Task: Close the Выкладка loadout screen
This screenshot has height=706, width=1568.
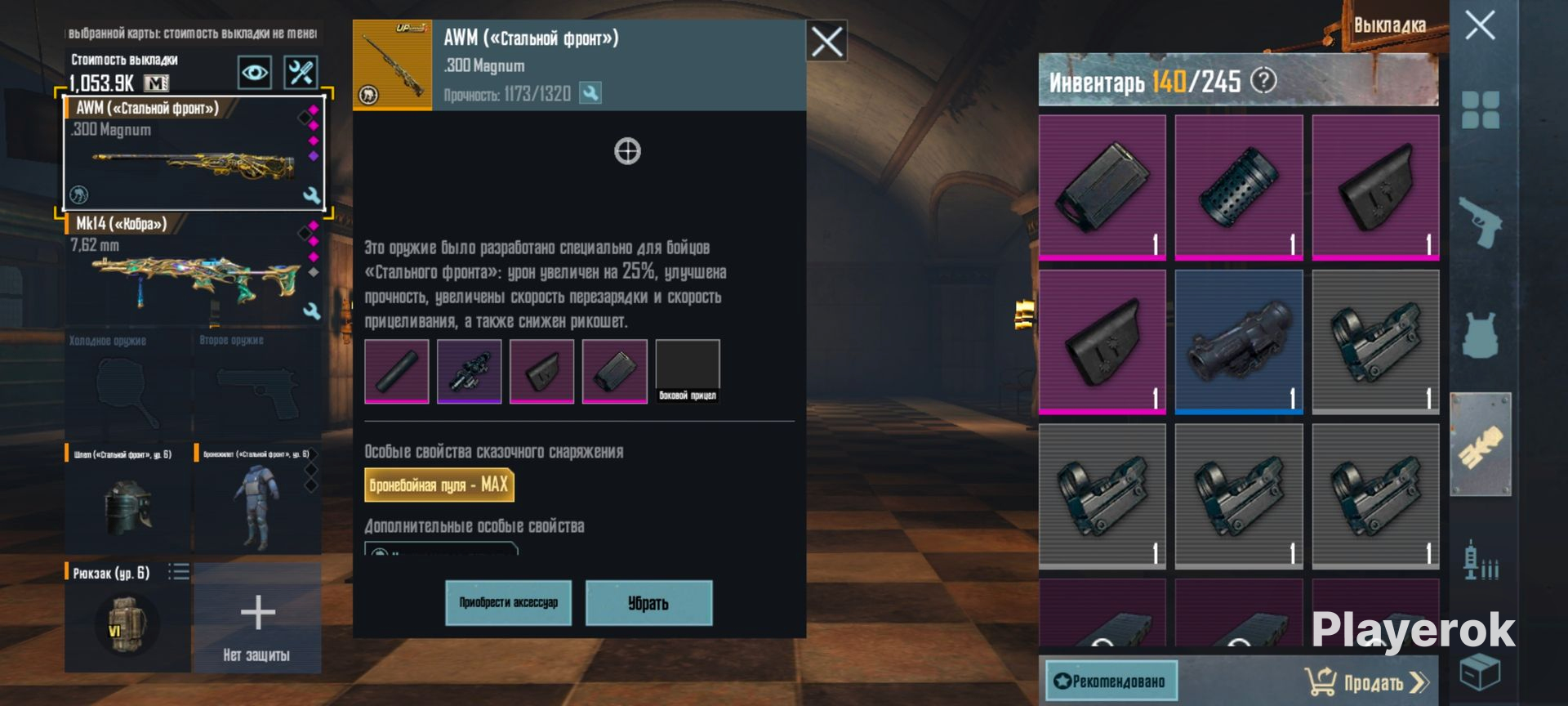Action: (1479, 25)
